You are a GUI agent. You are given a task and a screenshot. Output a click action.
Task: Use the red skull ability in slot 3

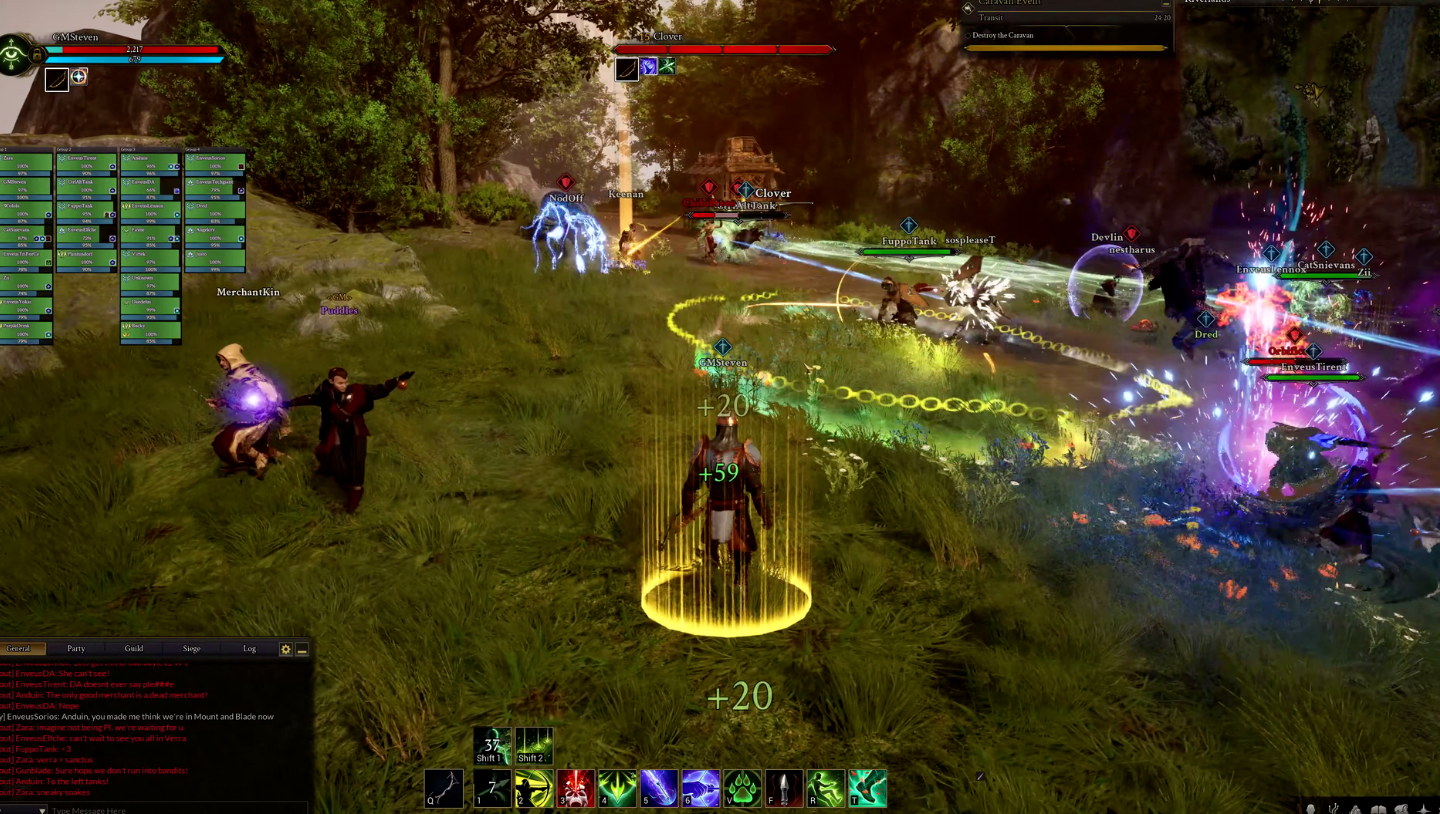point(576,788)
